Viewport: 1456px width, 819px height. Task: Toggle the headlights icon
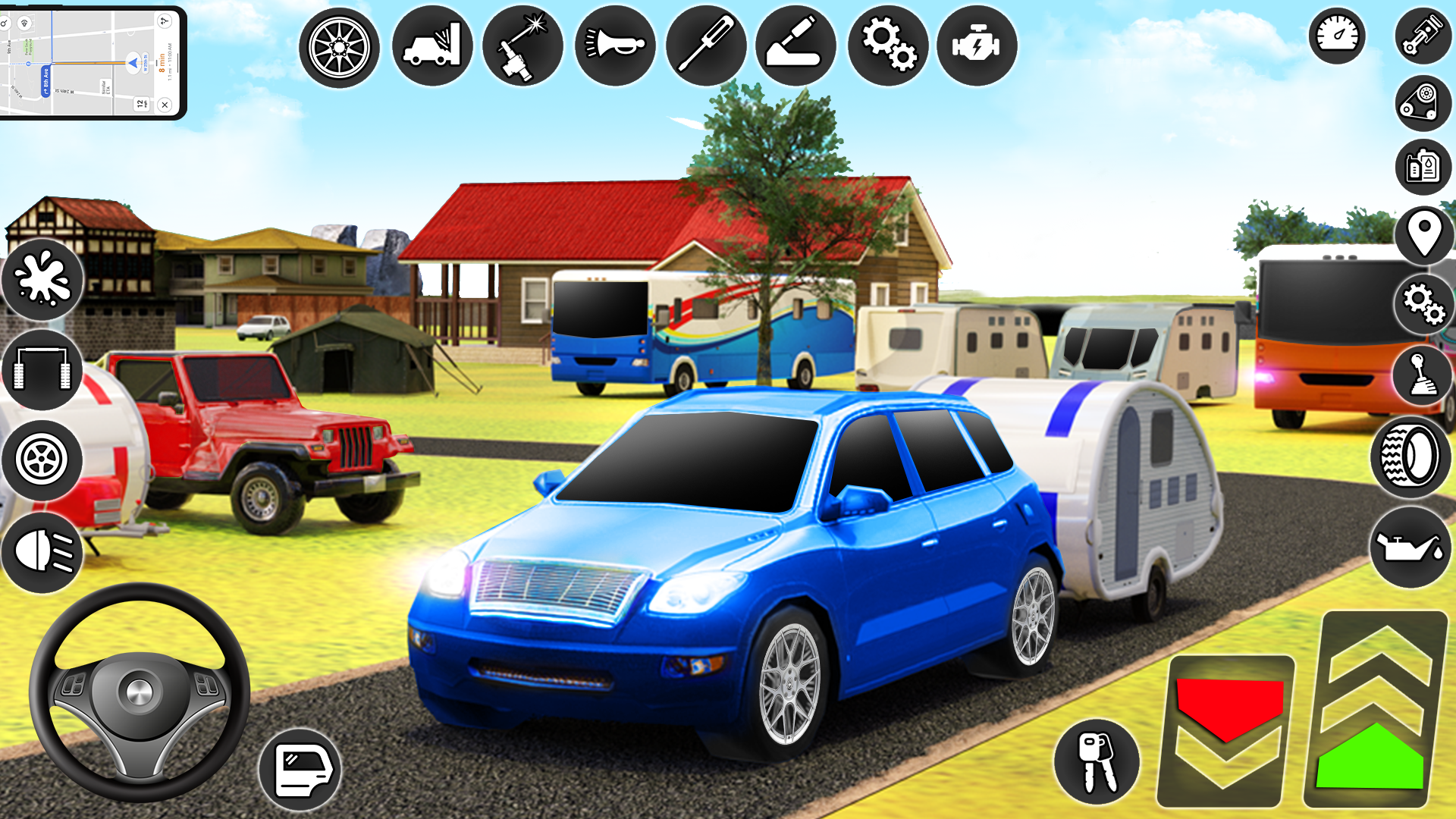point(42,551)
